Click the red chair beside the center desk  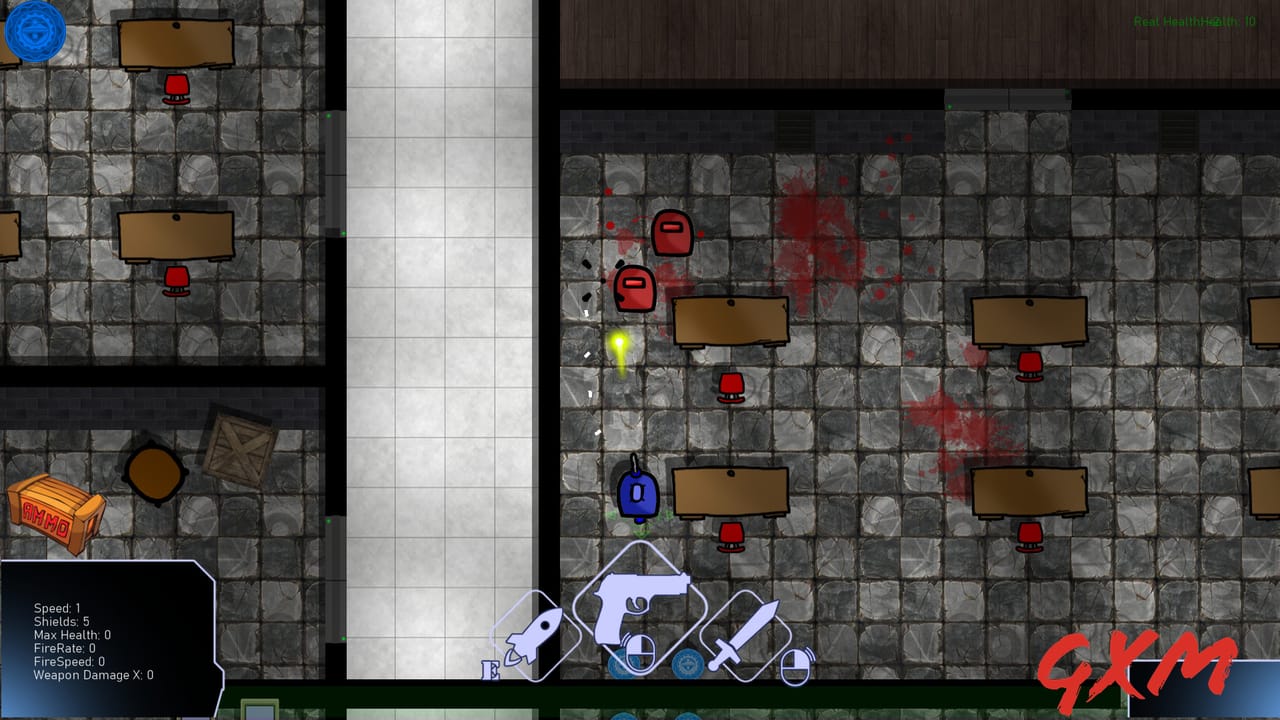tap(732, 384)
